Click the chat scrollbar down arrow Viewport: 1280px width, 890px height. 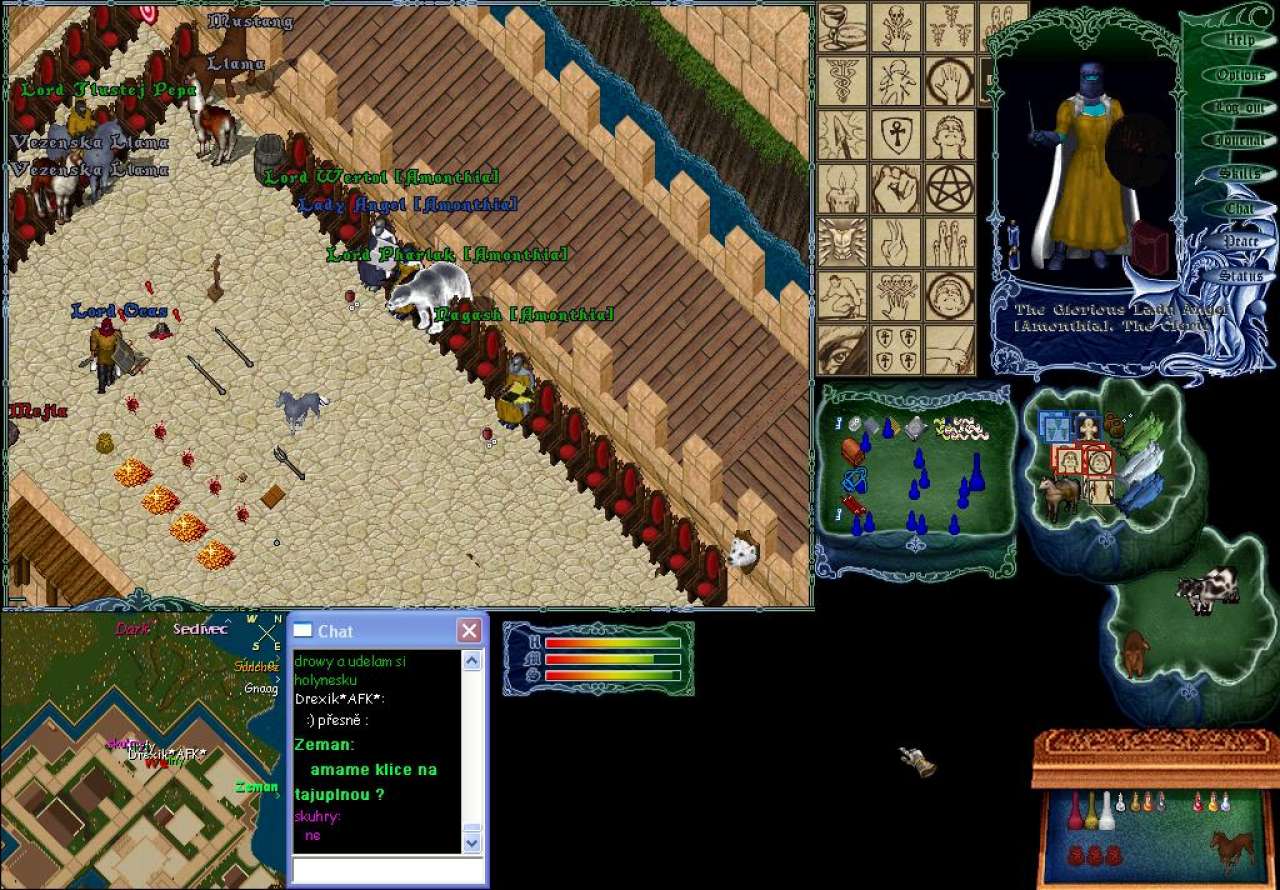coord(473,843)
